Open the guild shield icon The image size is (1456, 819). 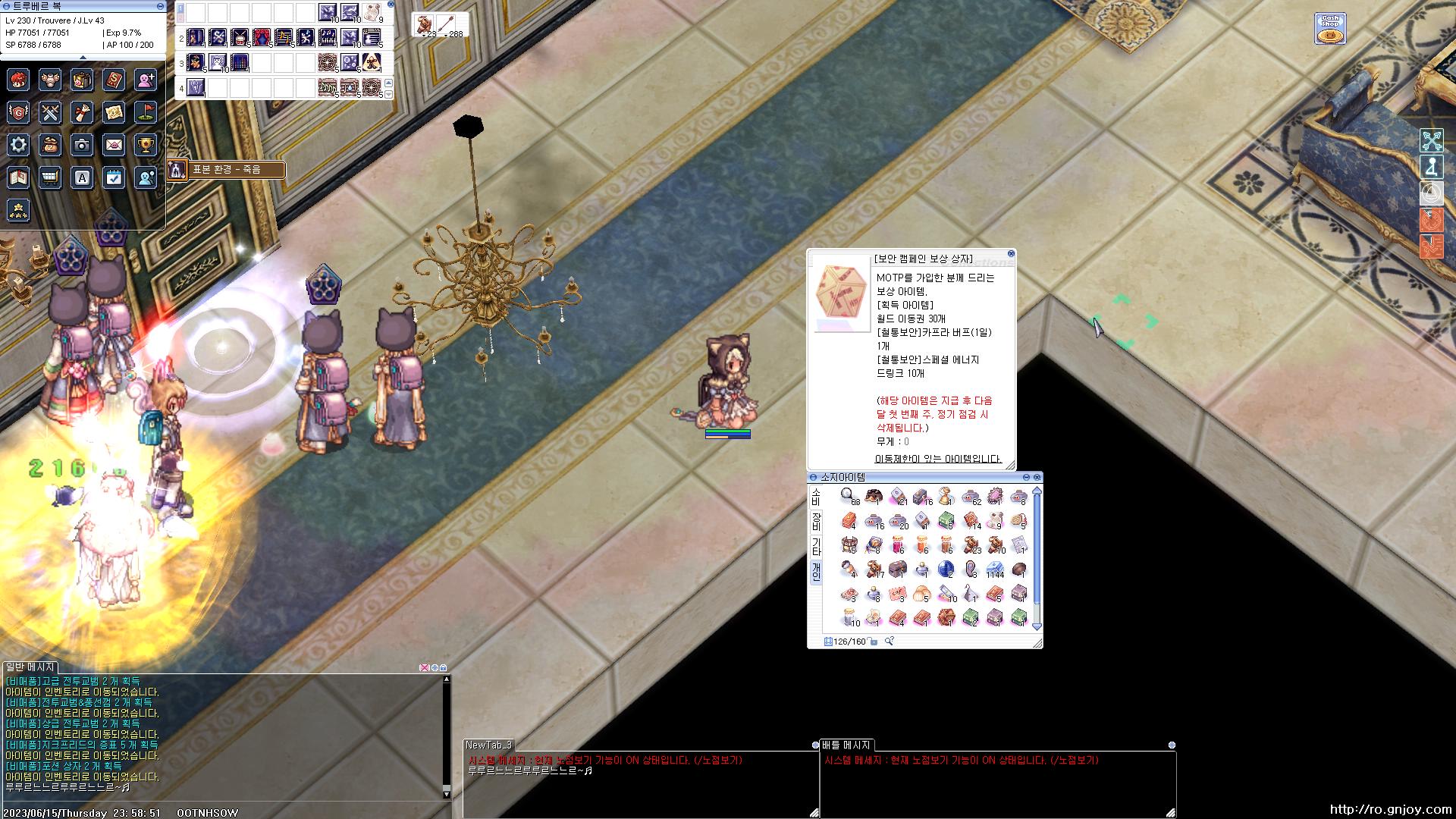(x=19, y=112)
